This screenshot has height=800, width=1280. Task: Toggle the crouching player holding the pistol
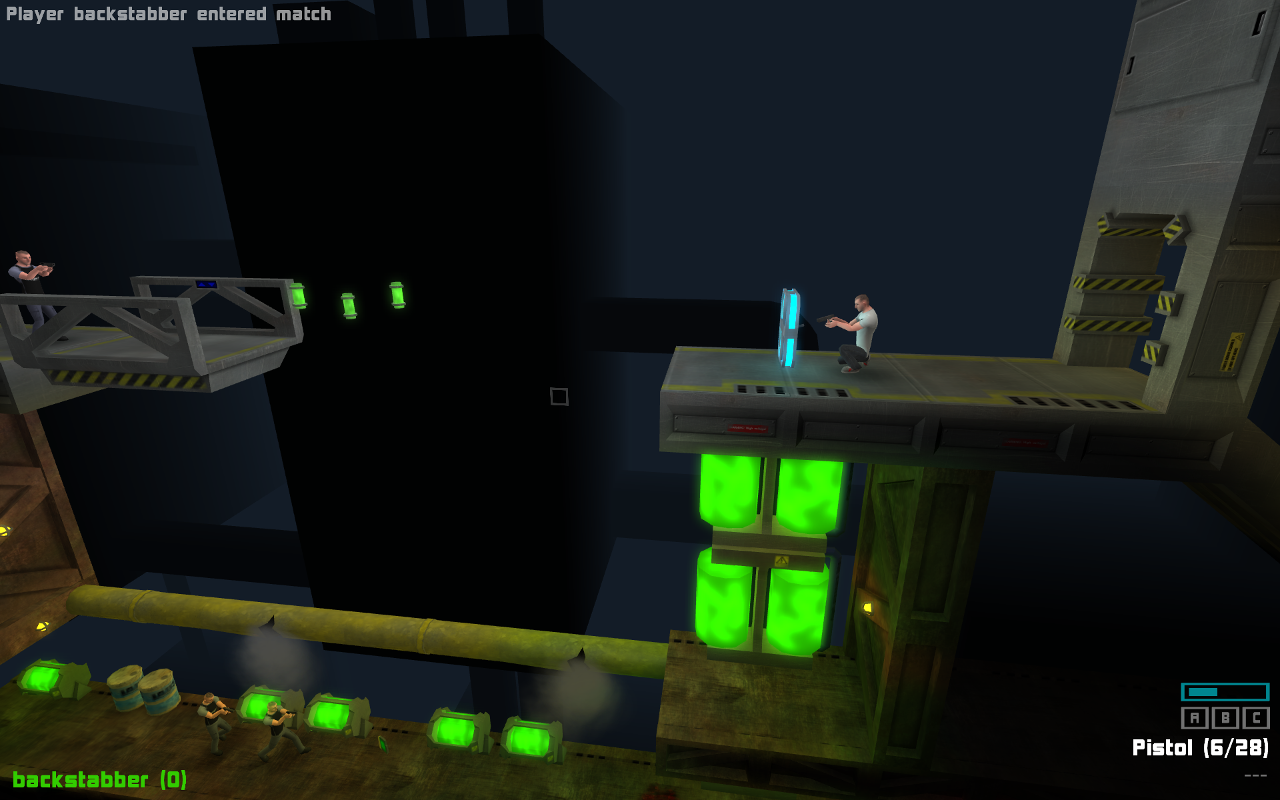tap(860, 330)
